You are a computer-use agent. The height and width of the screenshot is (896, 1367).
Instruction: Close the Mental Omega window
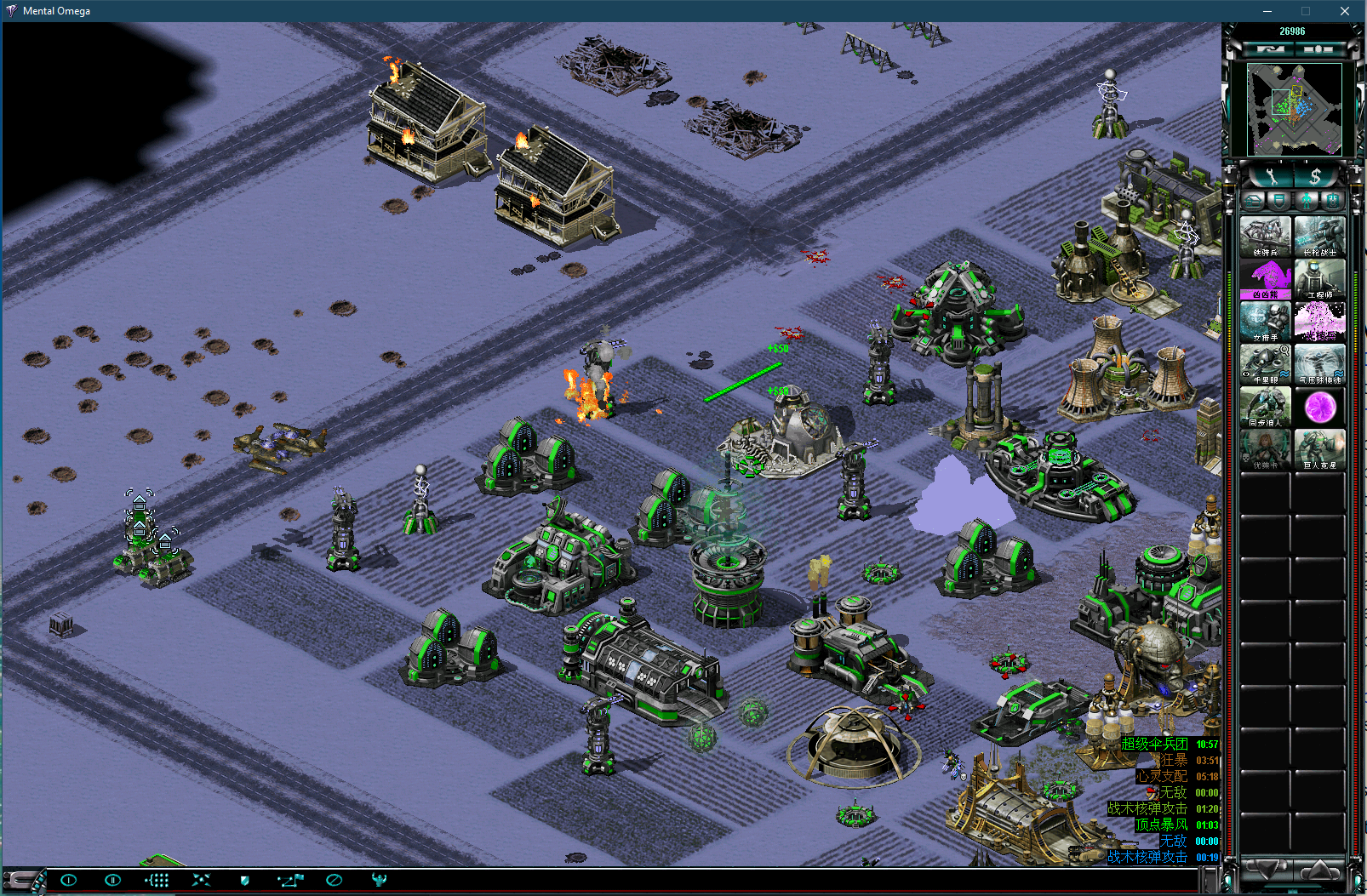(1345, 11)
